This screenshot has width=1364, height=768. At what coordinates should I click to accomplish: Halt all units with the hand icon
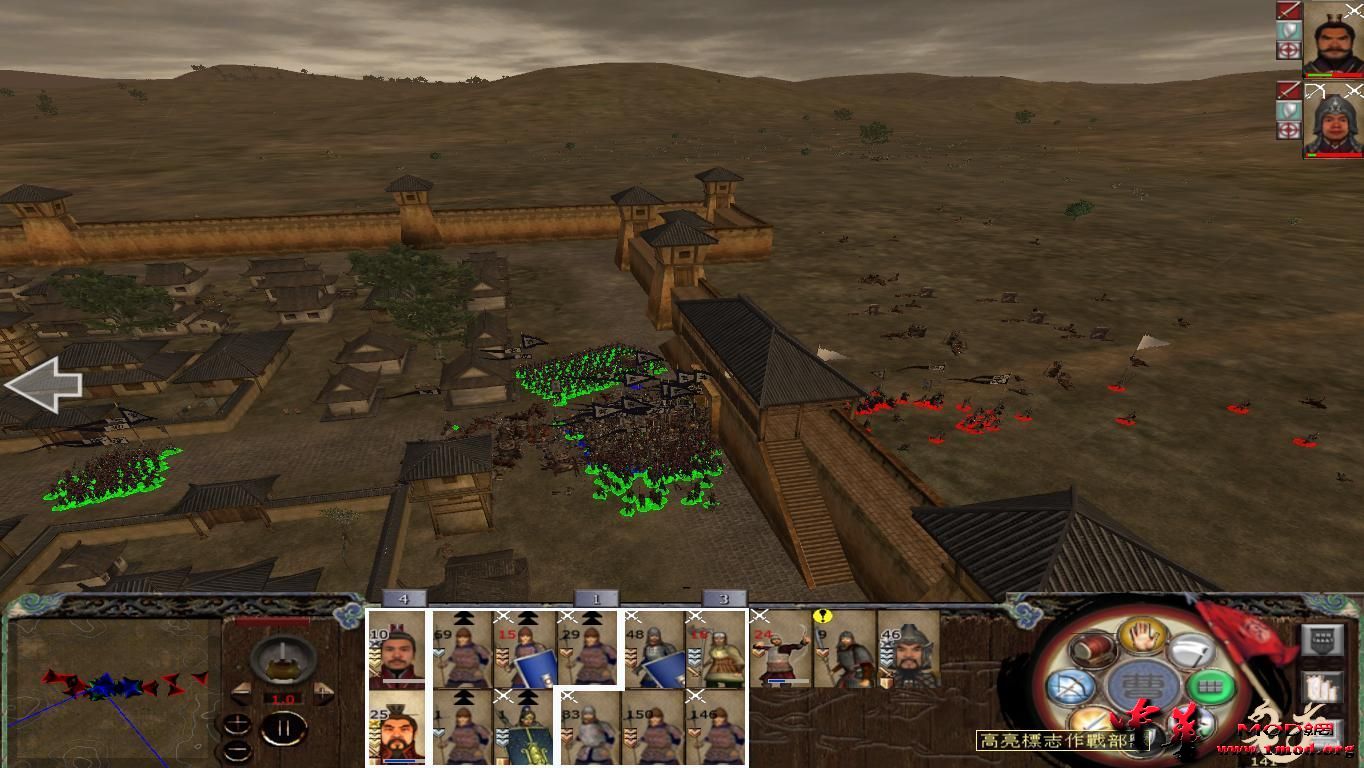click(1140, 638)
